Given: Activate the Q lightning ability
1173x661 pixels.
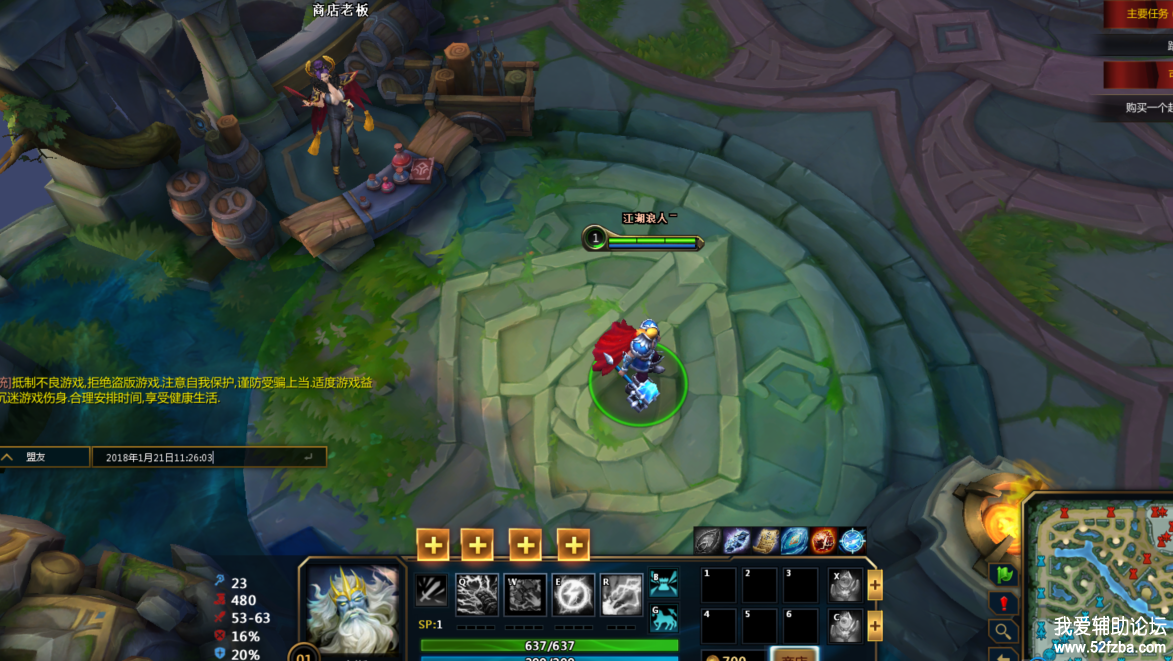Looking at the screenshot, I should 477,594.
